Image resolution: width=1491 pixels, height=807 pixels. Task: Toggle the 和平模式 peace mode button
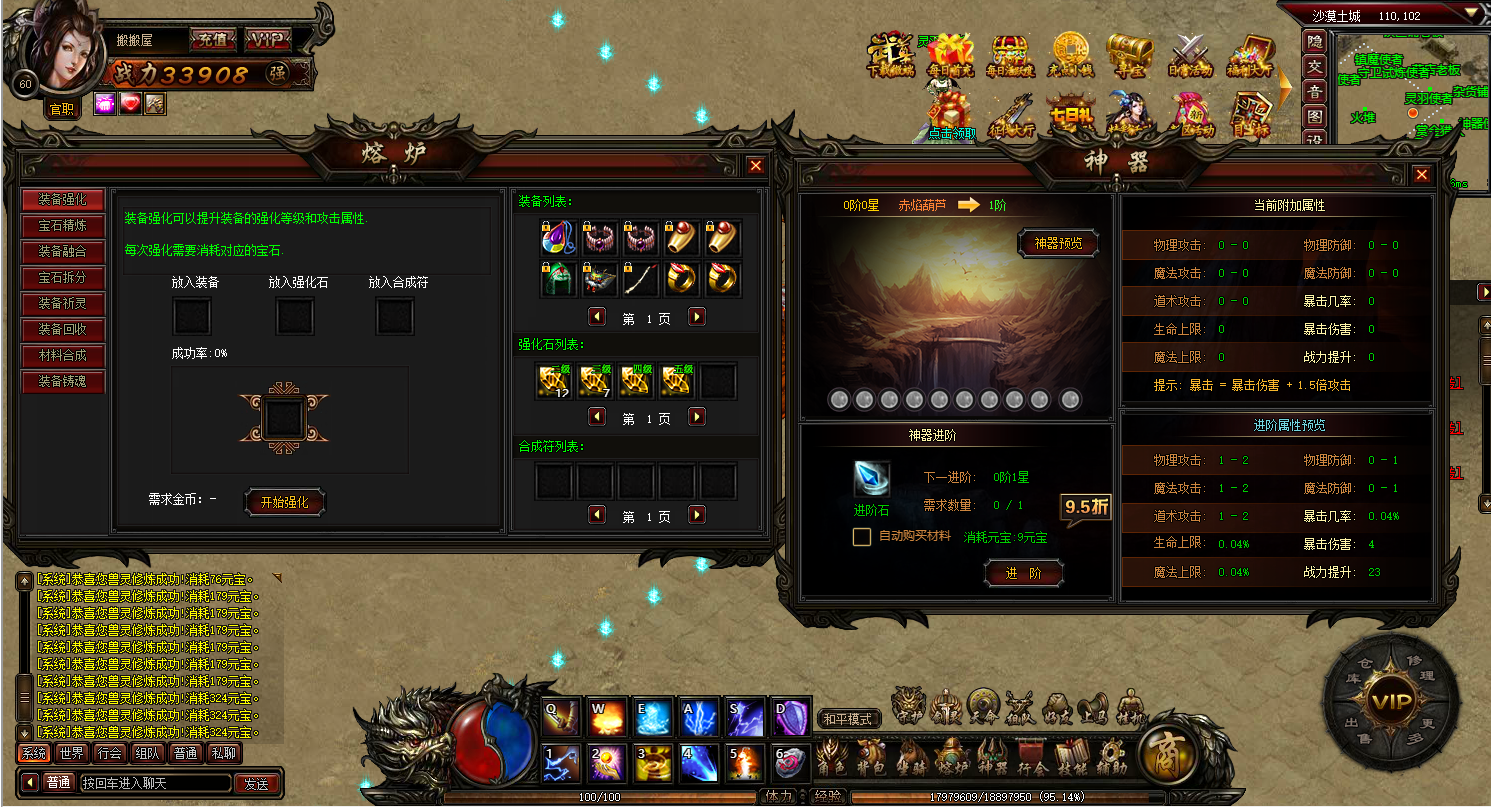point(848,718)
